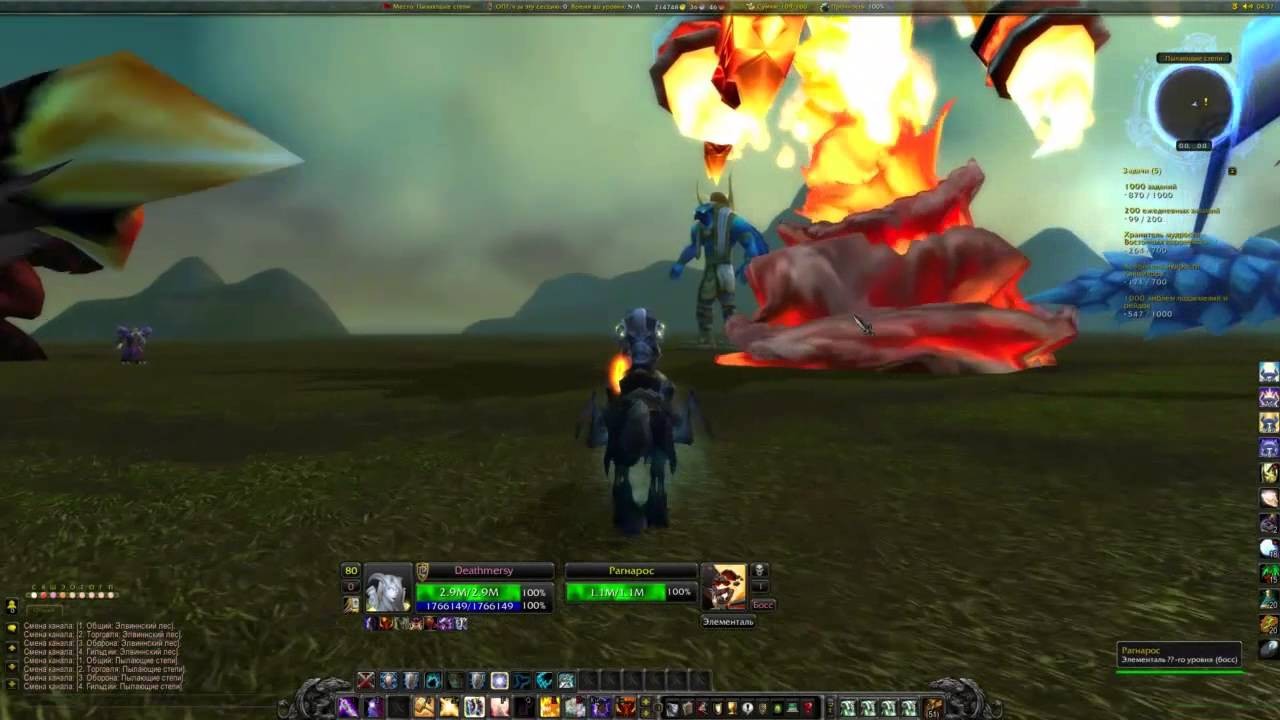Click the Deathmersy player portrait
This screenshot has height=720, width=1280.
point(388,588)
